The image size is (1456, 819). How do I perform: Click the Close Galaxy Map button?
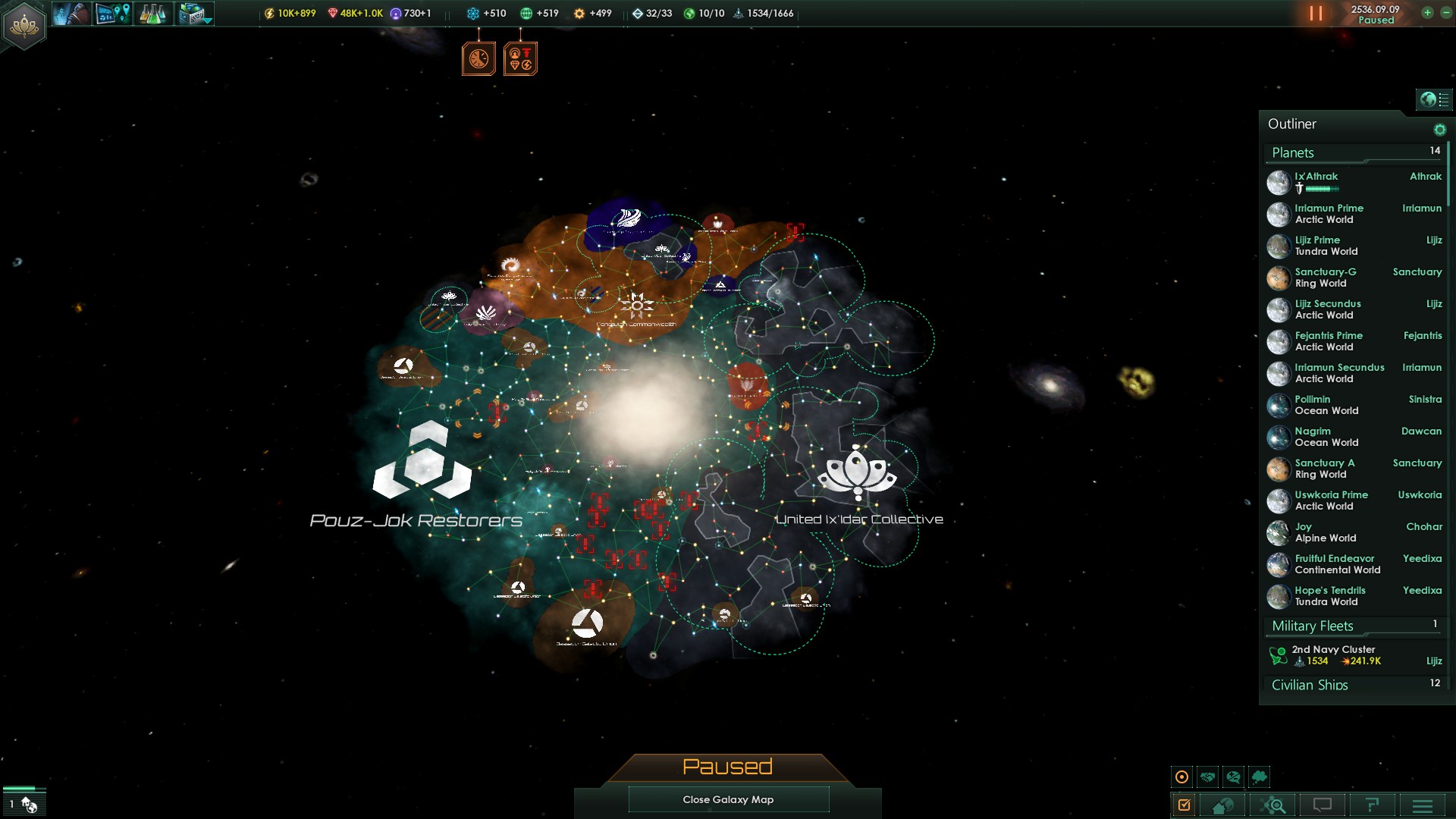coord(728,799)
